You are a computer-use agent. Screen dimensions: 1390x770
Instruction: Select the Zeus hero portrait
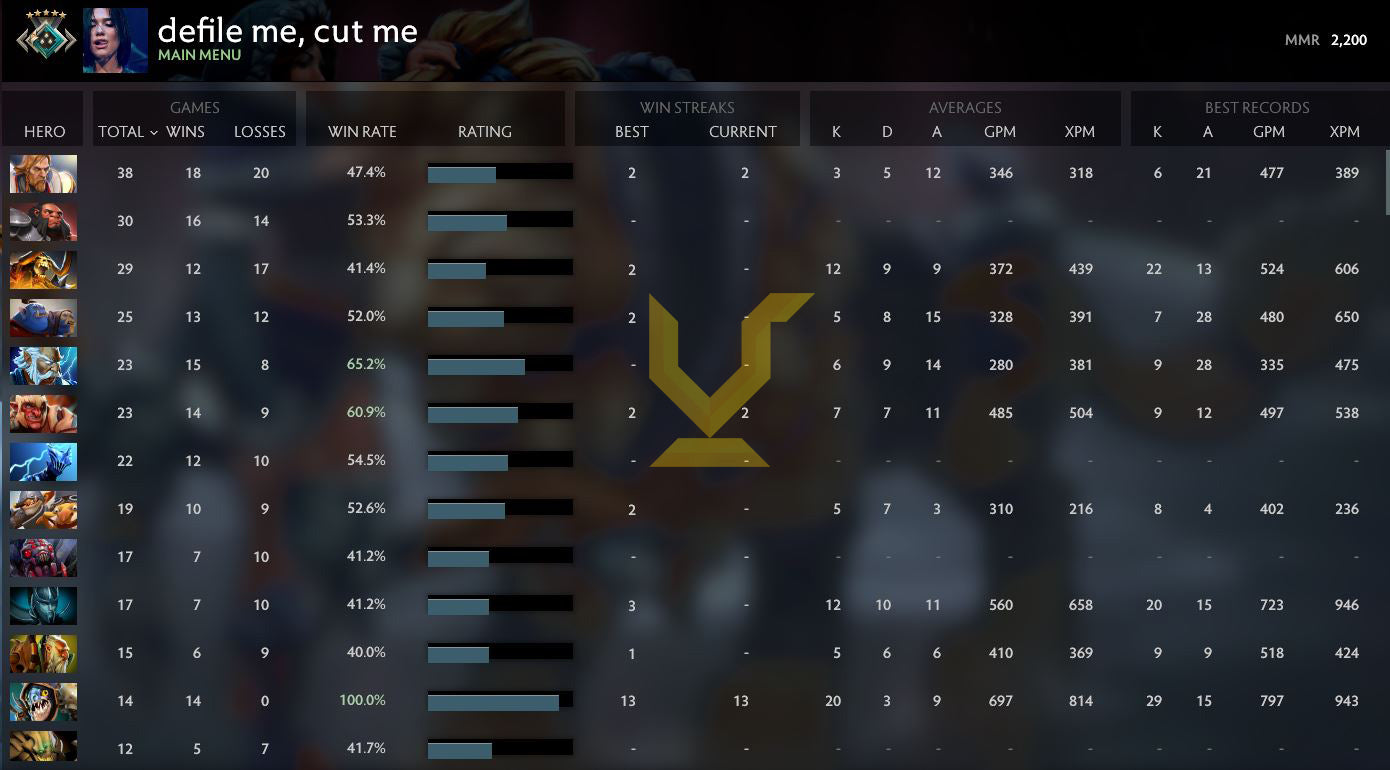[43, 365]
